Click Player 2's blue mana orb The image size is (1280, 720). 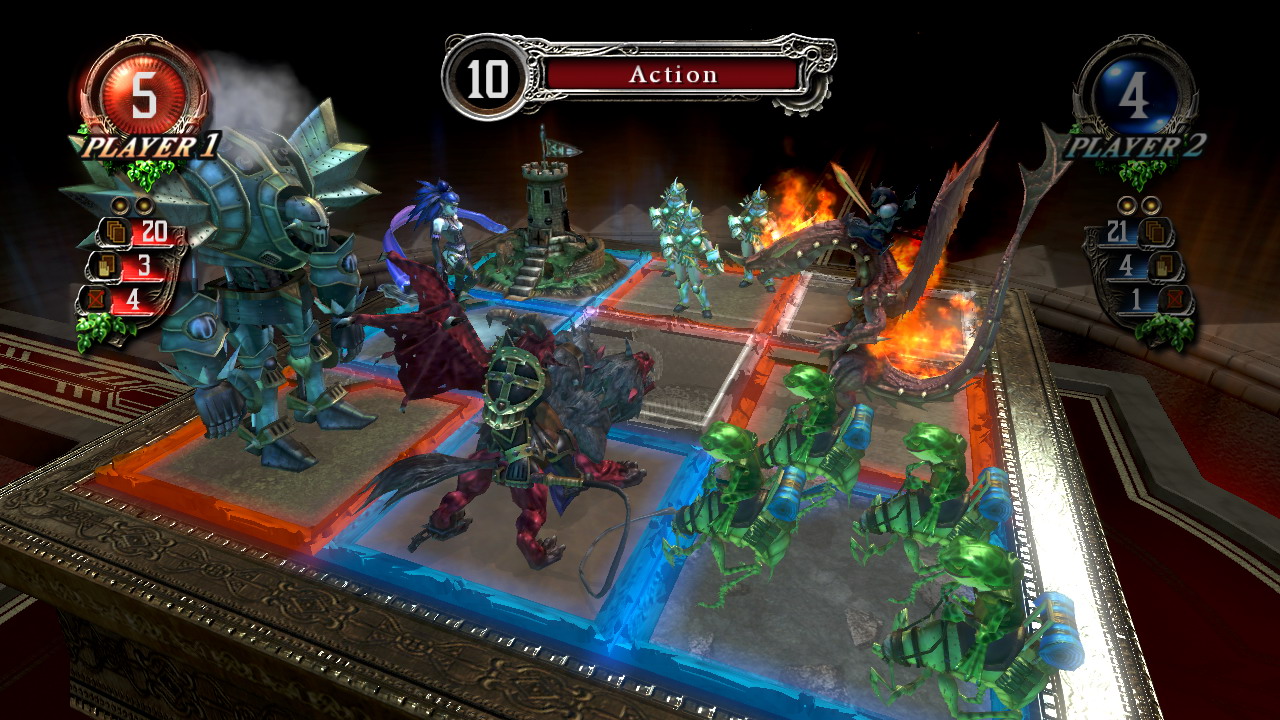pyautogui.click(x=1135, y=97)
